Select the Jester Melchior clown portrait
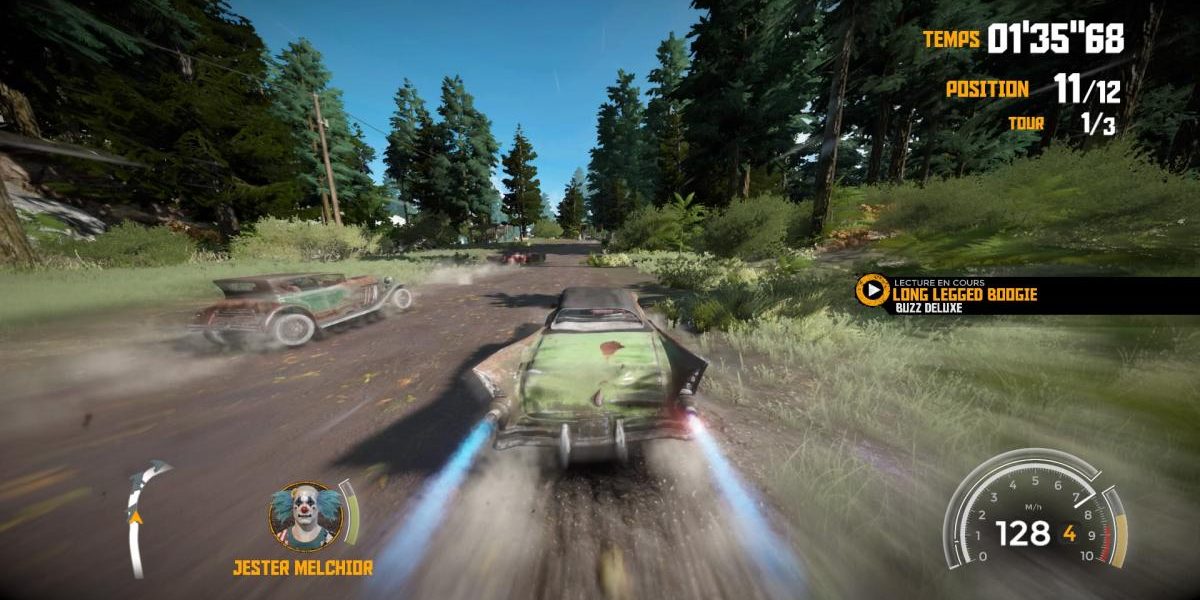Viewport: 1200px width, 600px height. (304, 516)
